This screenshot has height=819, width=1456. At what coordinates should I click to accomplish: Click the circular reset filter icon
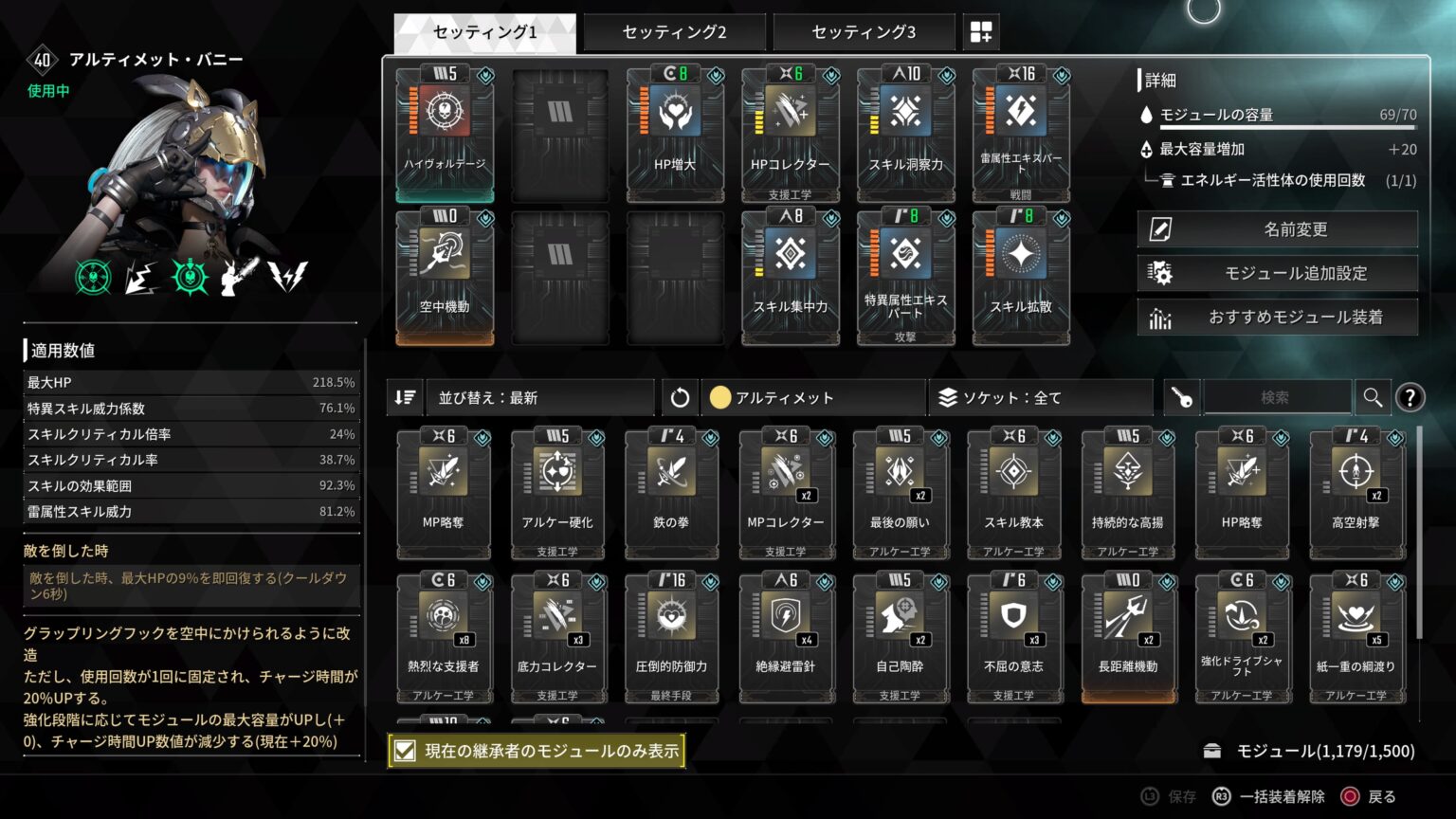(680, 397)
